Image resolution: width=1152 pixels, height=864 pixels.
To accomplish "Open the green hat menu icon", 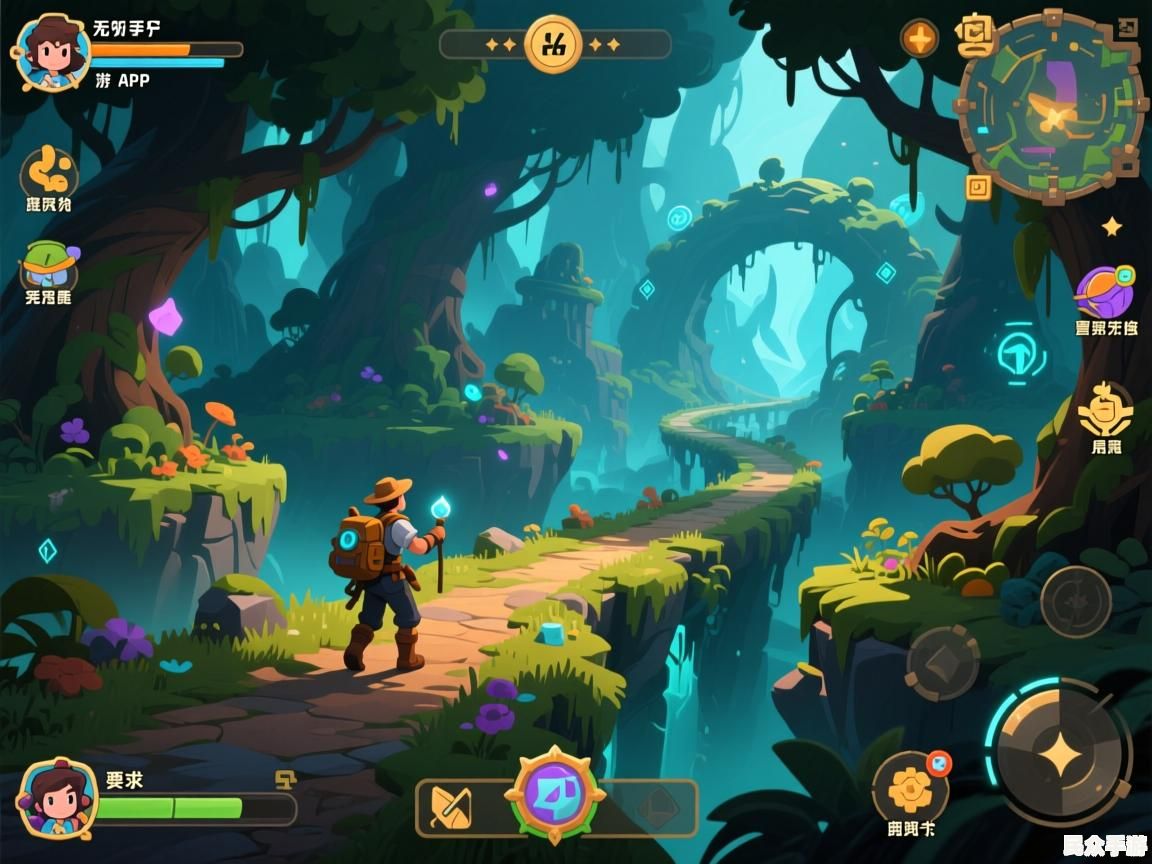I will point(50,264).
